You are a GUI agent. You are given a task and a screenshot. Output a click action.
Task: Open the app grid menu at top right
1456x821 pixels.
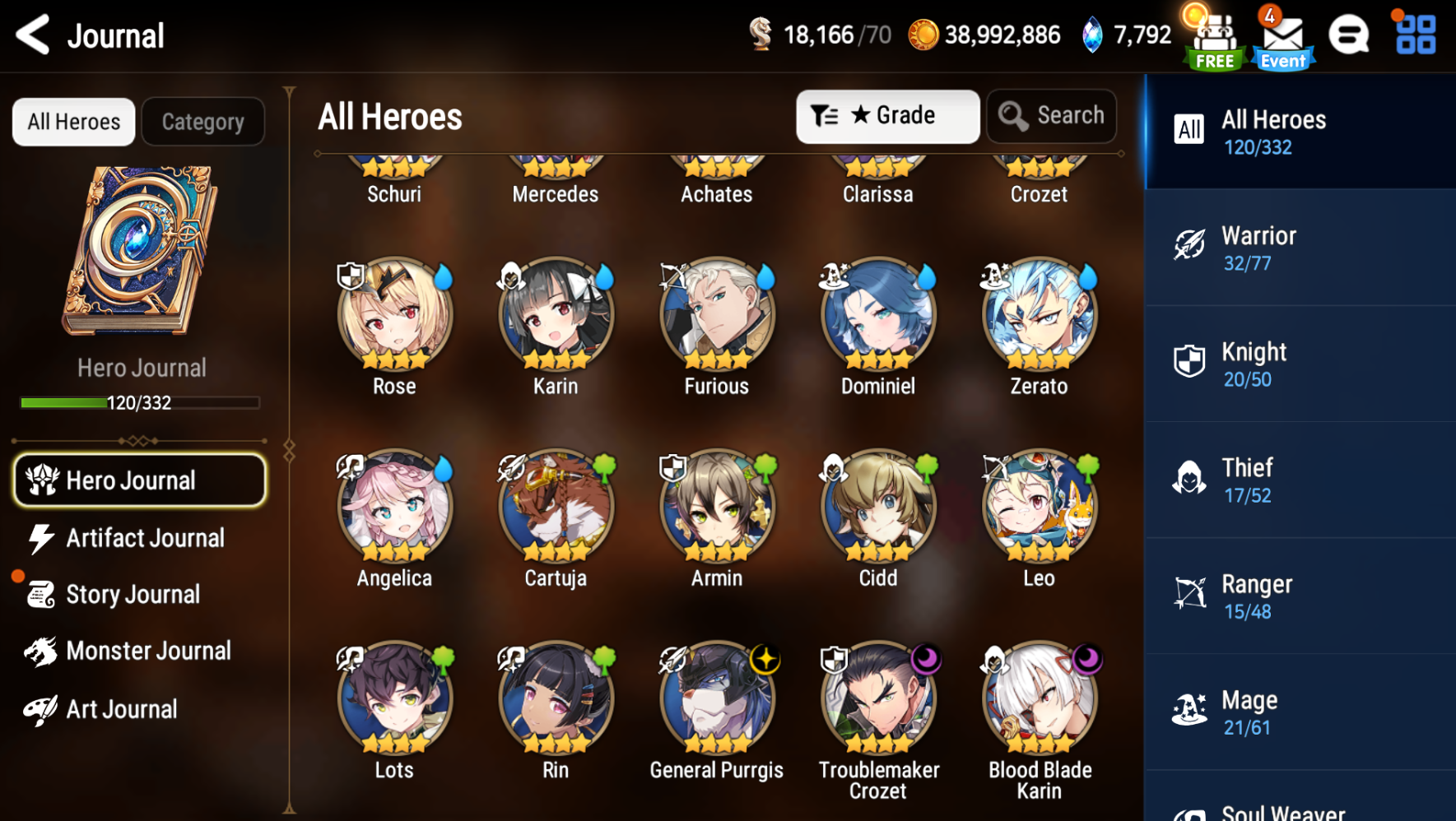(x=1414, y=35)
